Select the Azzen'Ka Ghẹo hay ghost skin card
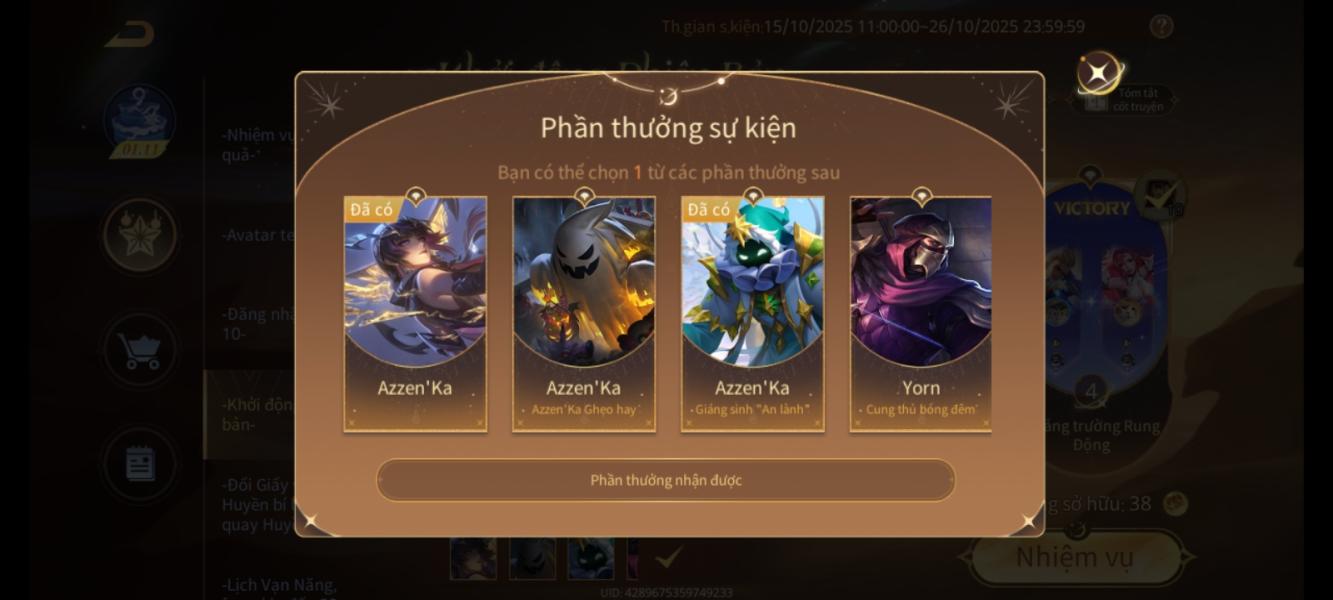Viewport: 1333px width, 600px height. click(584, 314)
